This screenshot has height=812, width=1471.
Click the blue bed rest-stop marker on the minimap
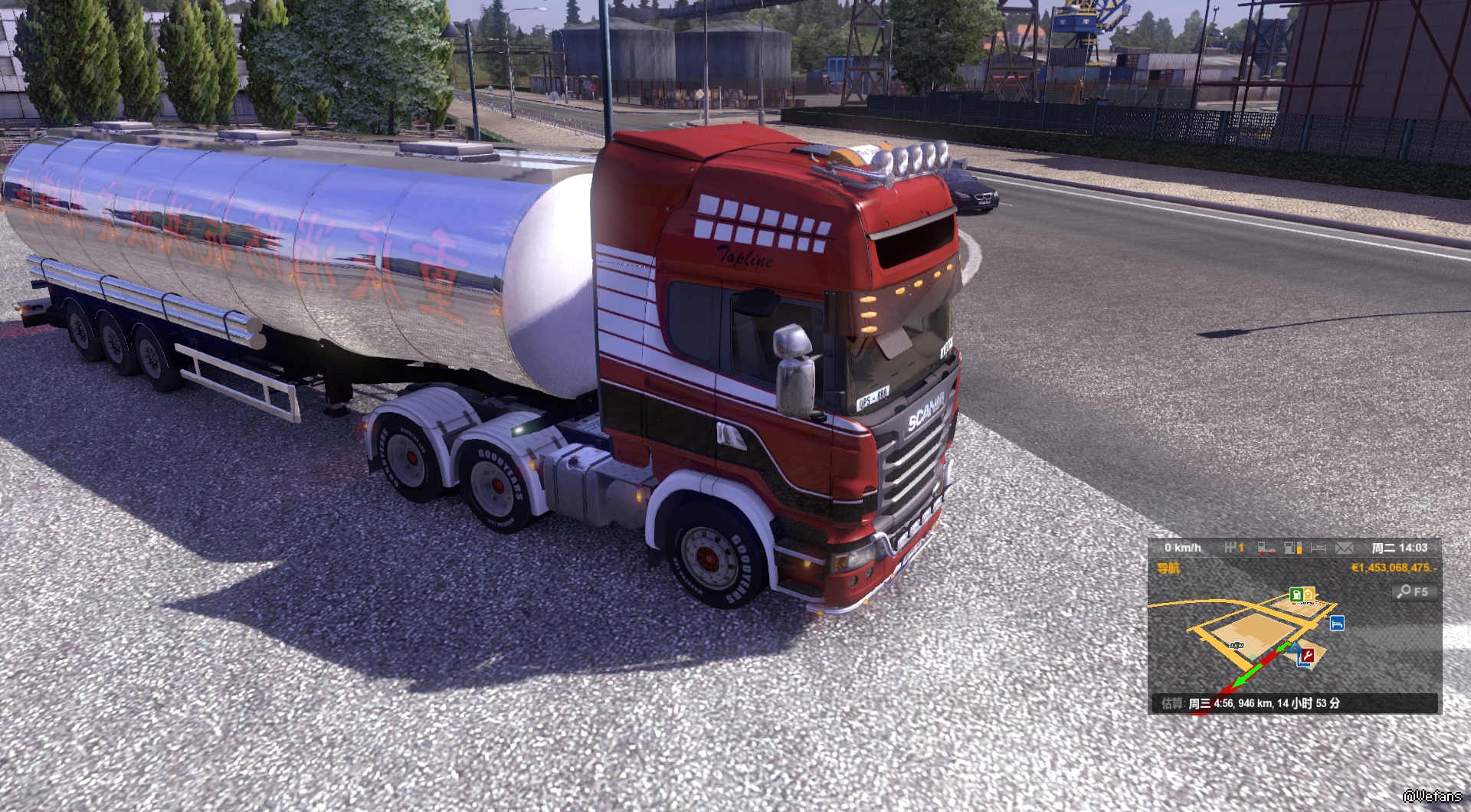coord(1337,624)
